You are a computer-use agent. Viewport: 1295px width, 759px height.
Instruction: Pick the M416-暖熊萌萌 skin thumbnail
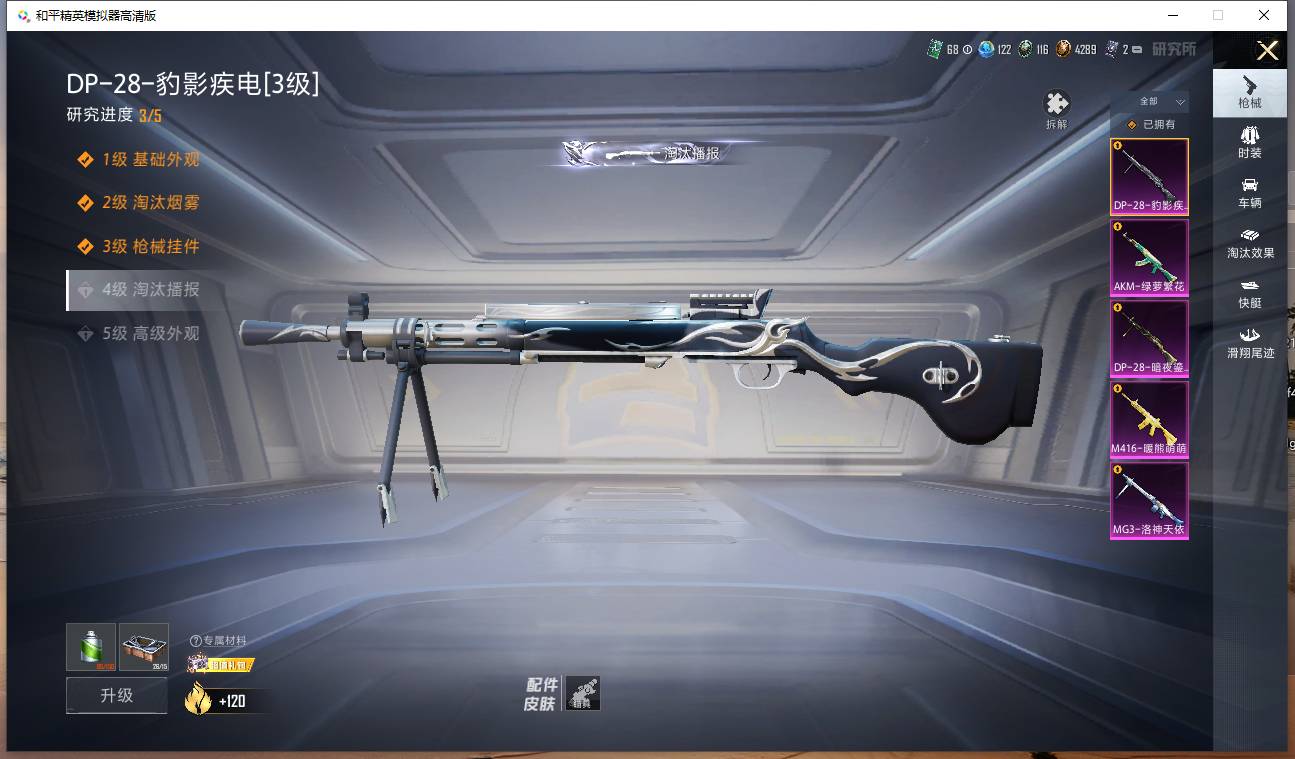(x=1149, y=419)
